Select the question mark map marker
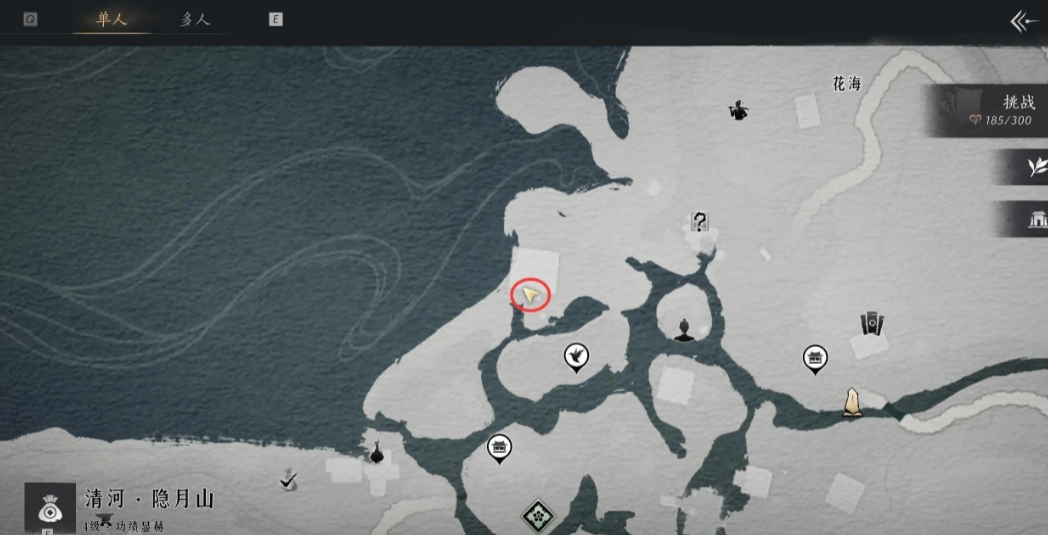The width and height of the screenshot is (1048, 535). point(700,222)
